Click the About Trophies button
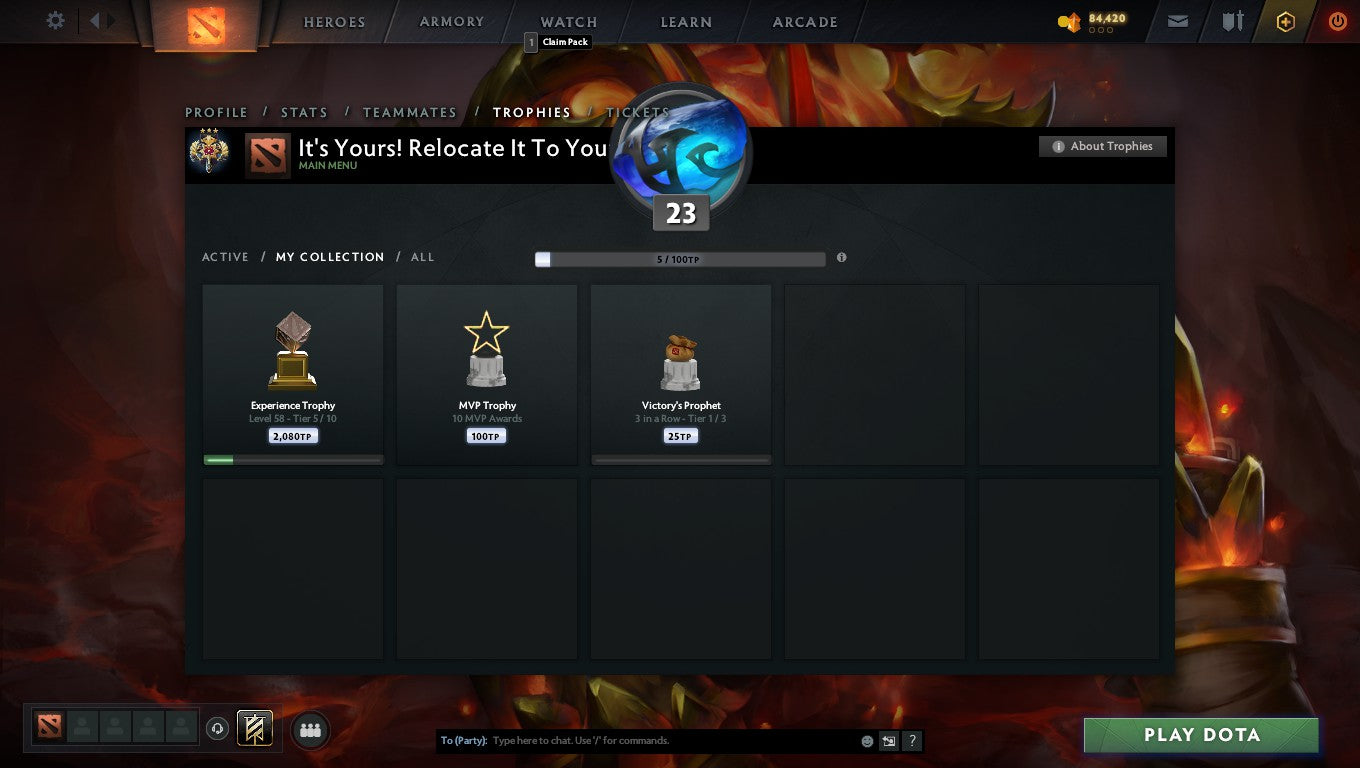 point(1102,146)
